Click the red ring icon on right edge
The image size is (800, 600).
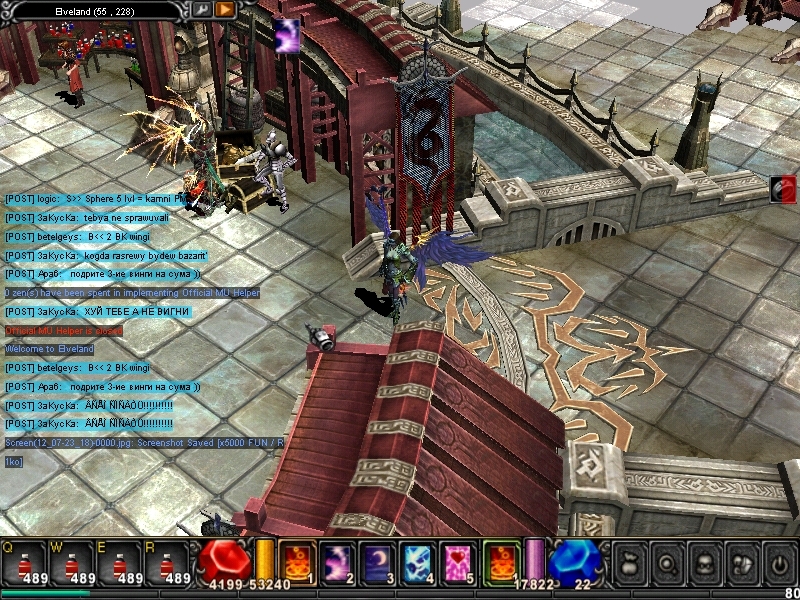pyautogui.click(x=784, y=189)
